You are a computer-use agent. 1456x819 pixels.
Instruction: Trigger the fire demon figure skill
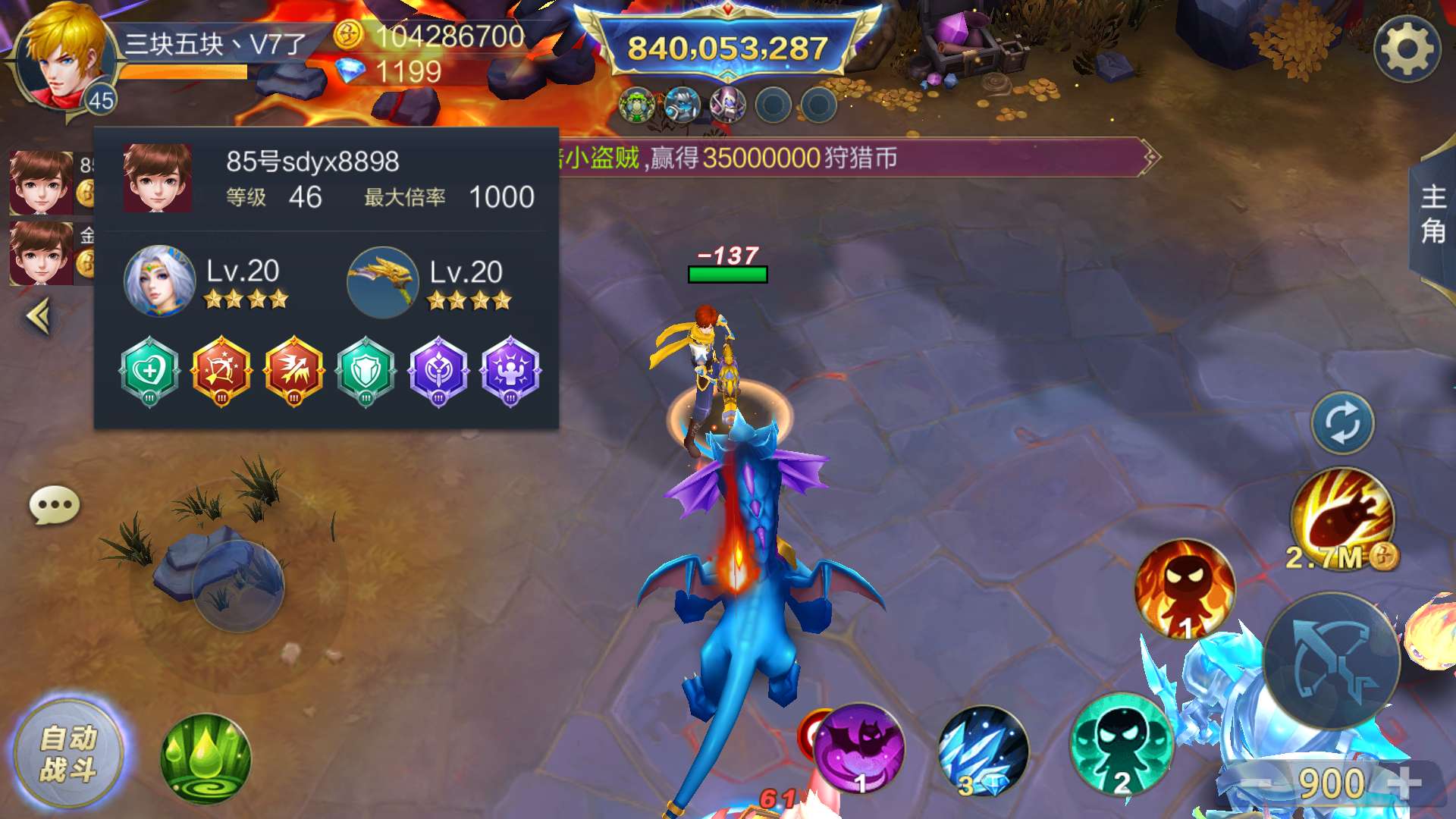click(1185, 589)
